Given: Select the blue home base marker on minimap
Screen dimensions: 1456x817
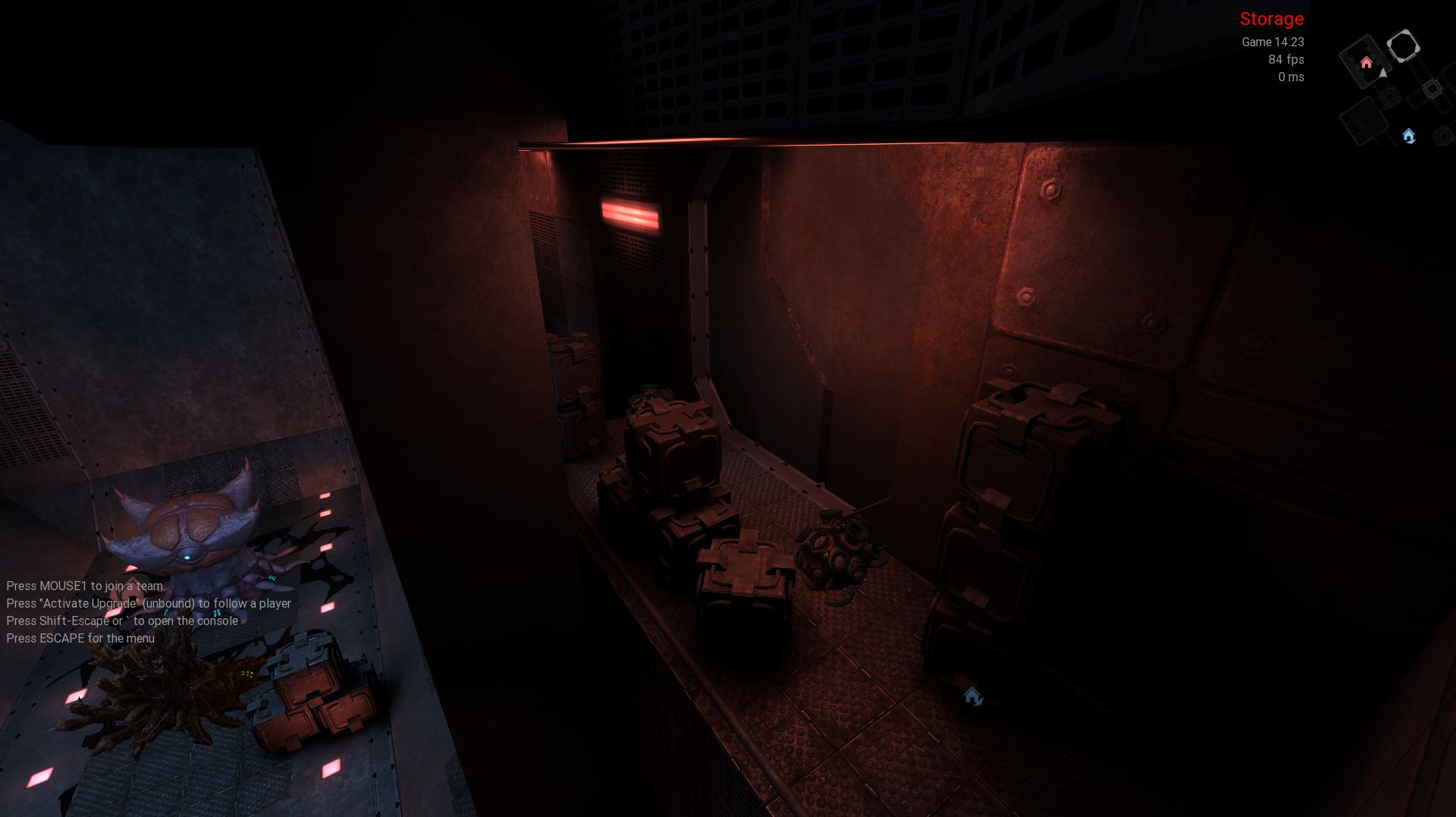Looking at the screenshot, I should (1409, 136).
